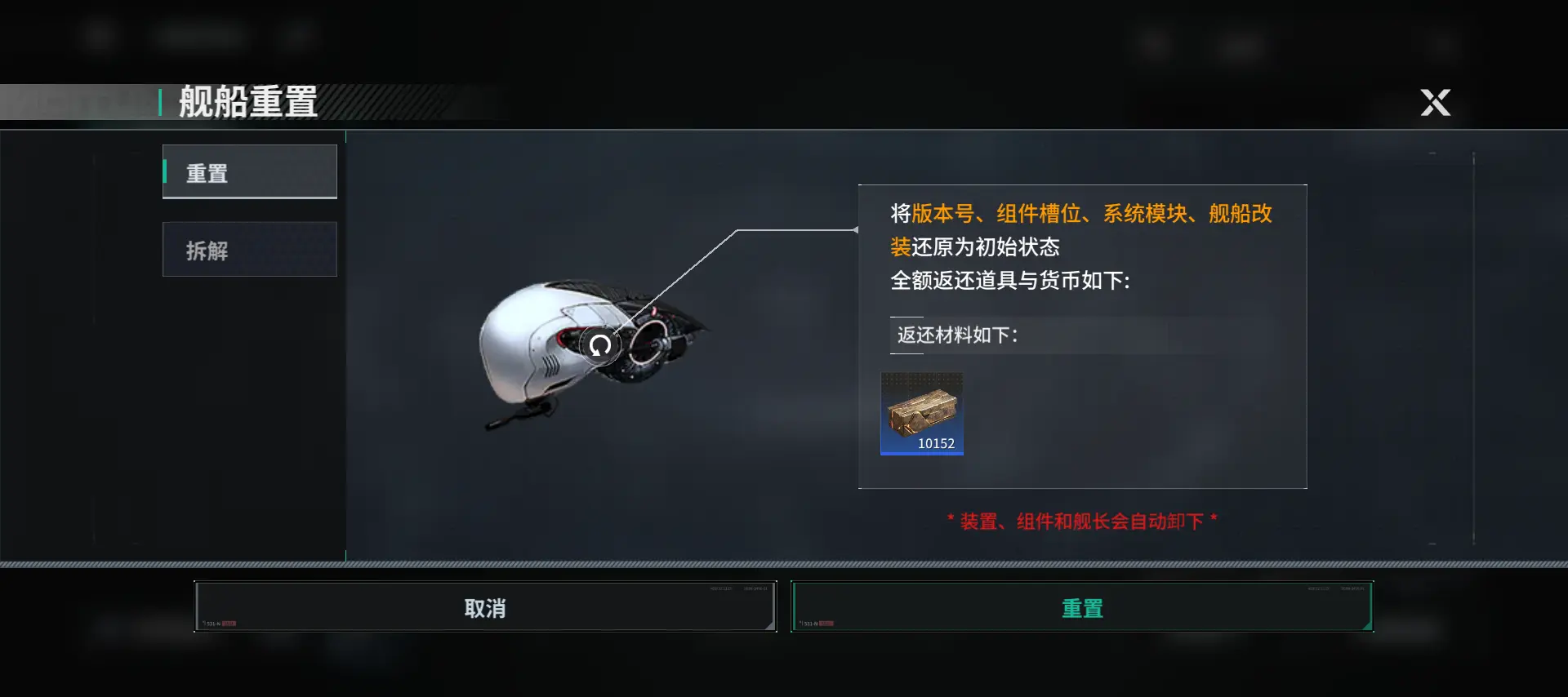The height and width of the screenshot is (697, 1568).
Task: Click the tooltip panel describing the reset
Action: (1083, 336)
